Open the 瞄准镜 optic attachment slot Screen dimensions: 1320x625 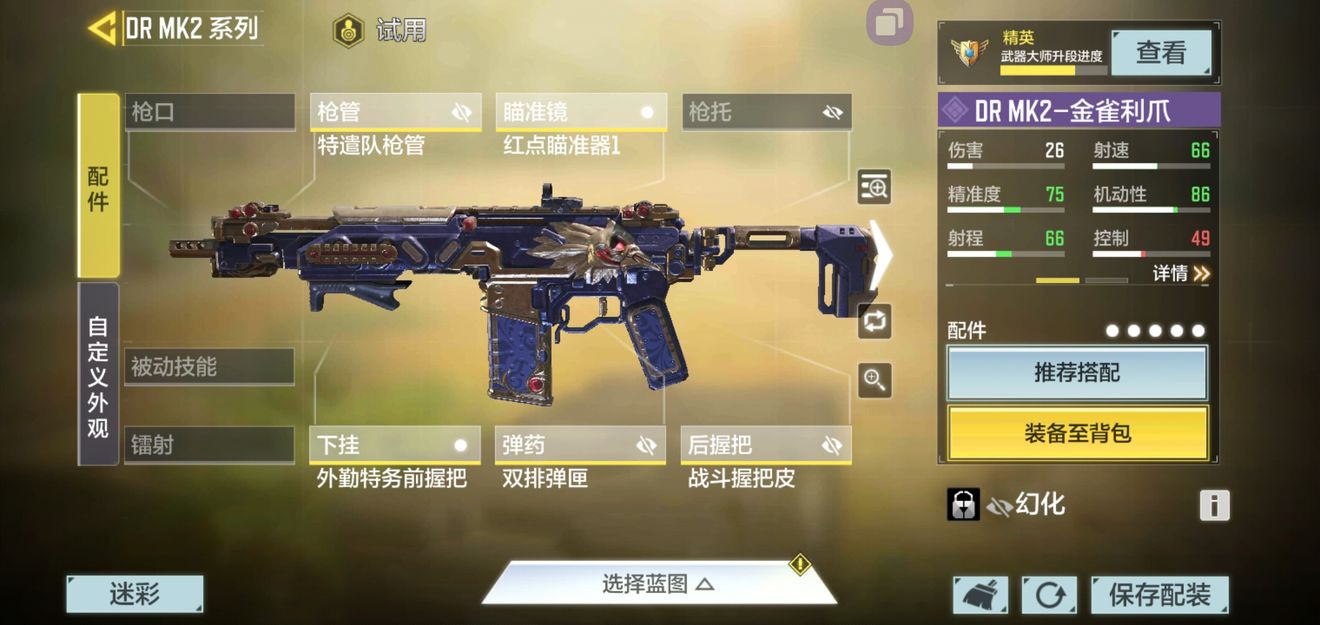click(x=580, y=112)
